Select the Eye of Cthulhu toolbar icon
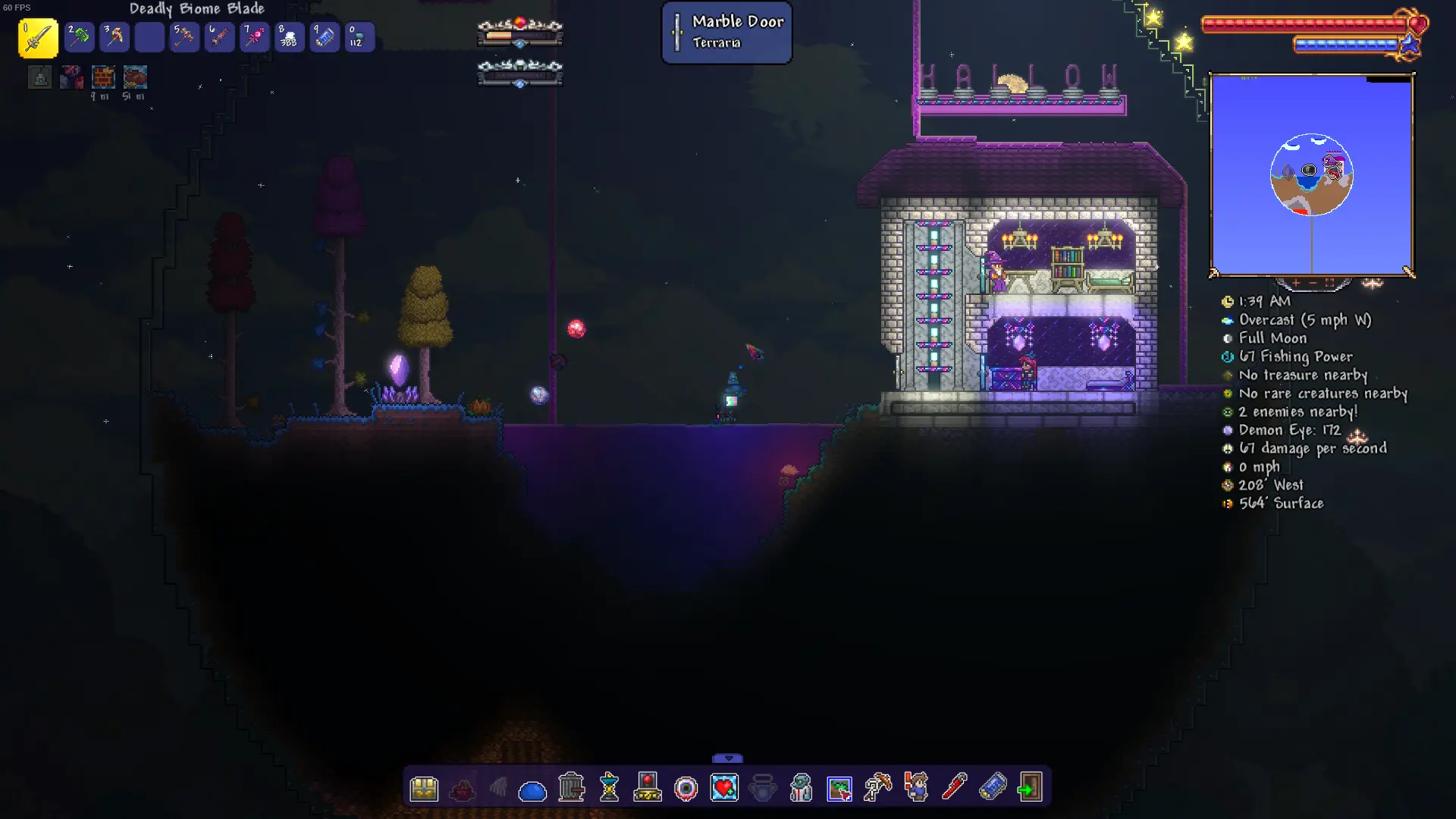This screenshot has width=1456, height=819. coord(686,789)
